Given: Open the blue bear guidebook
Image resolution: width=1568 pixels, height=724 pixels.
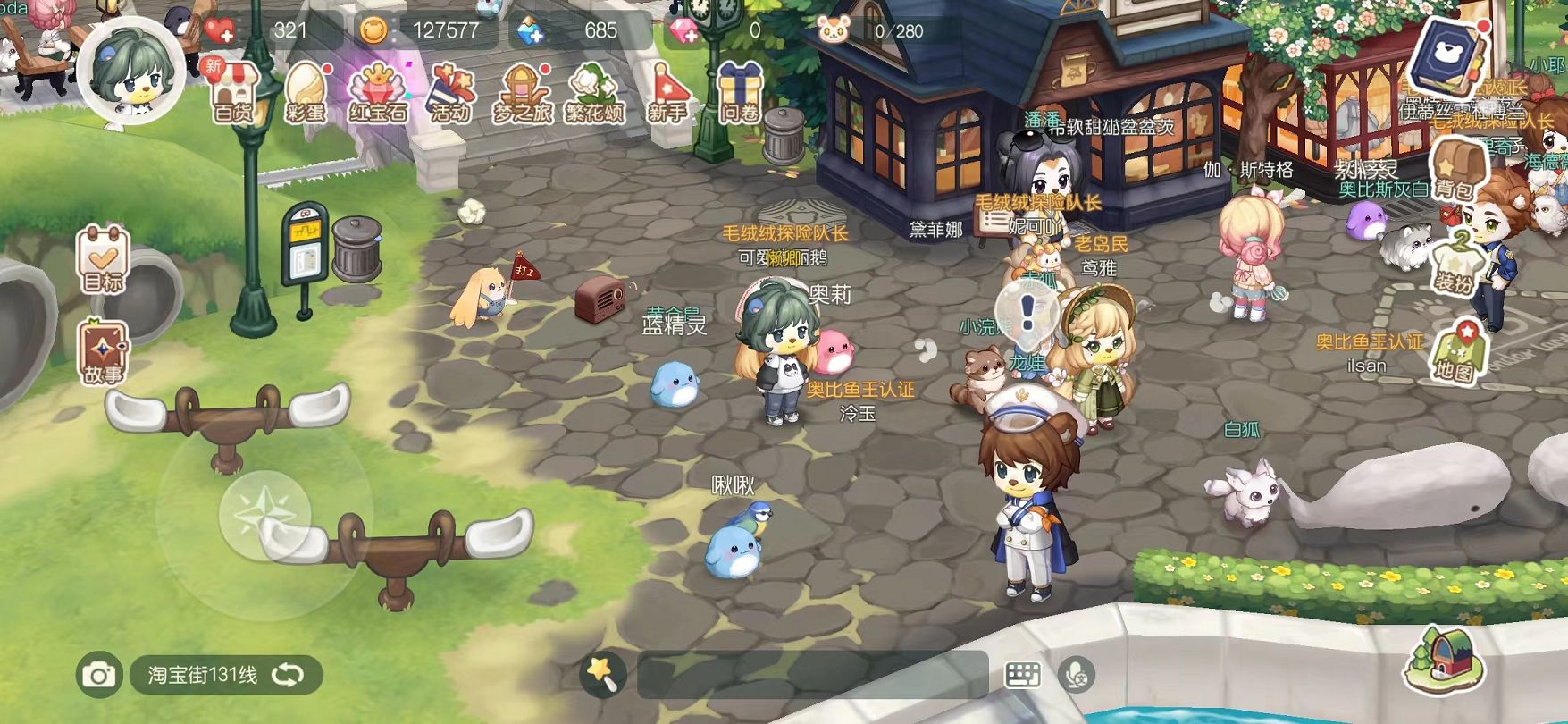Looking at the screenshot, I should point(1444,54).
